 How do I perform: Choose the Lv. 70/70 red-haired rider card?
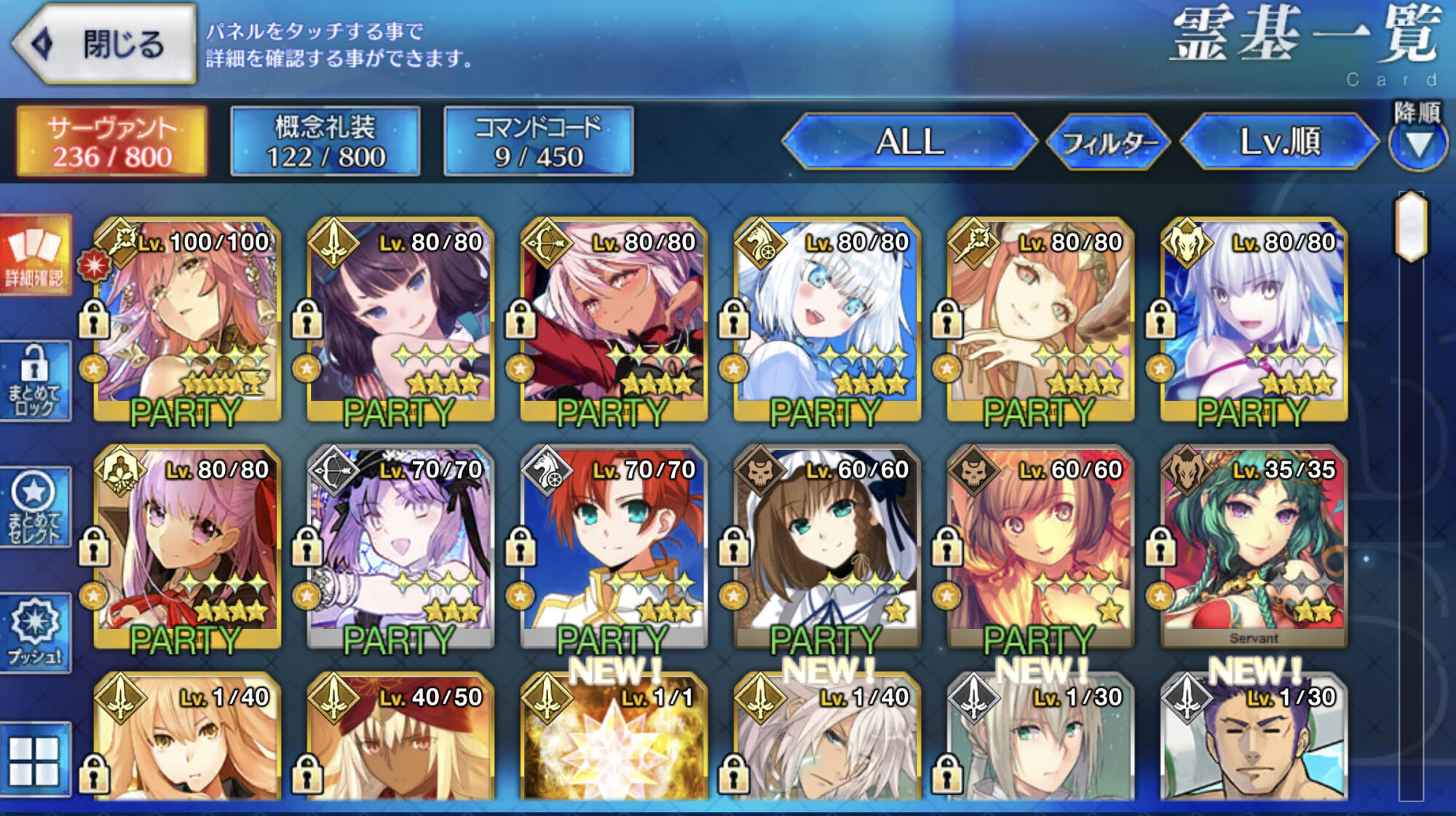[613, 547]
